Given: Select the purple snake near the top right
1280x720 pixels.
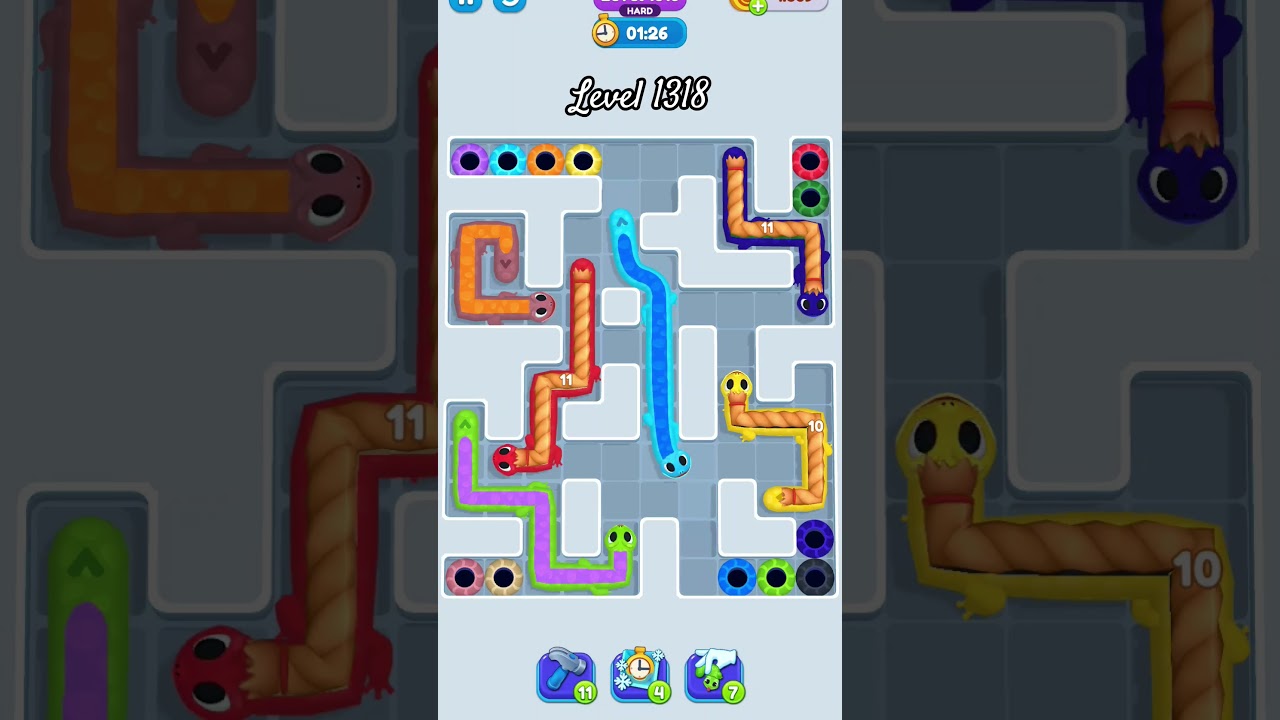Looking at the screenshot, I should tap(813, 302).
